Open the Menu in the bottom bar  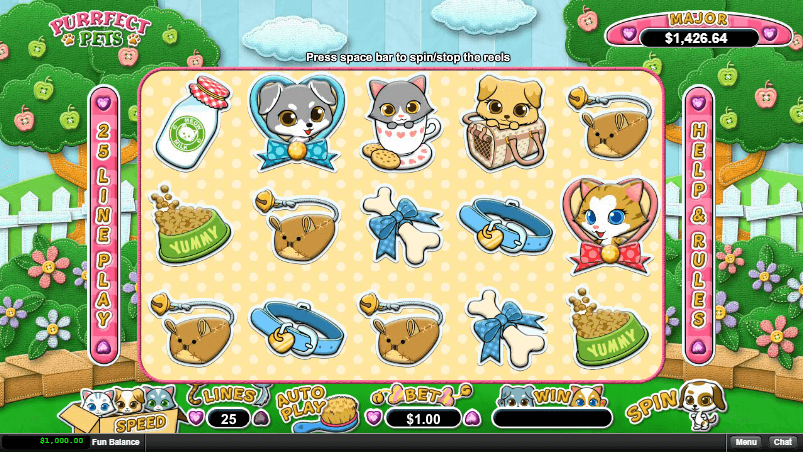click(x=745, y=441)
